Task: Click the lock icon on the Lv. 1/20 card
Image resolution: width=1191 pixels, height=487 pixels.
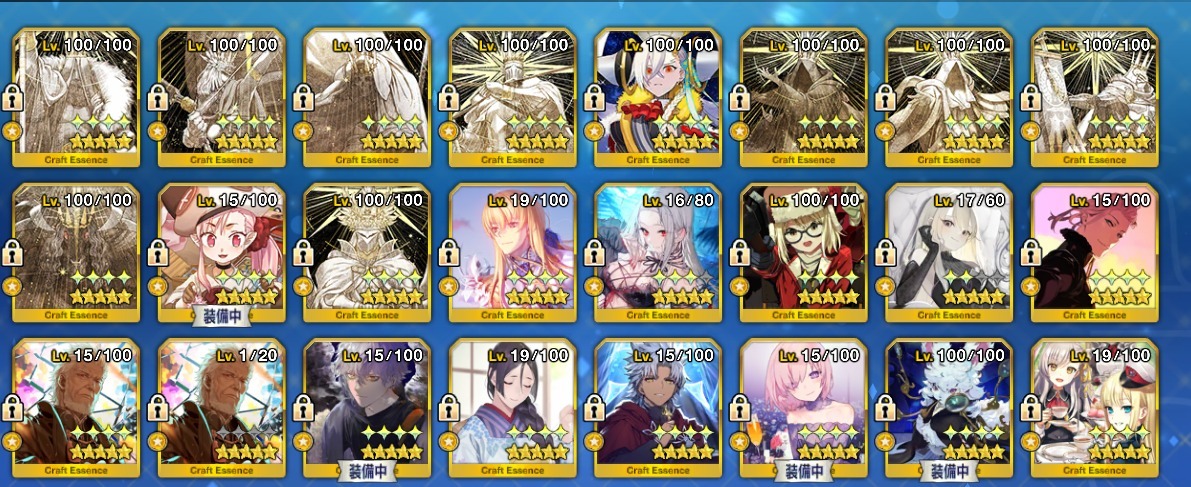Action: click(157, 408)
